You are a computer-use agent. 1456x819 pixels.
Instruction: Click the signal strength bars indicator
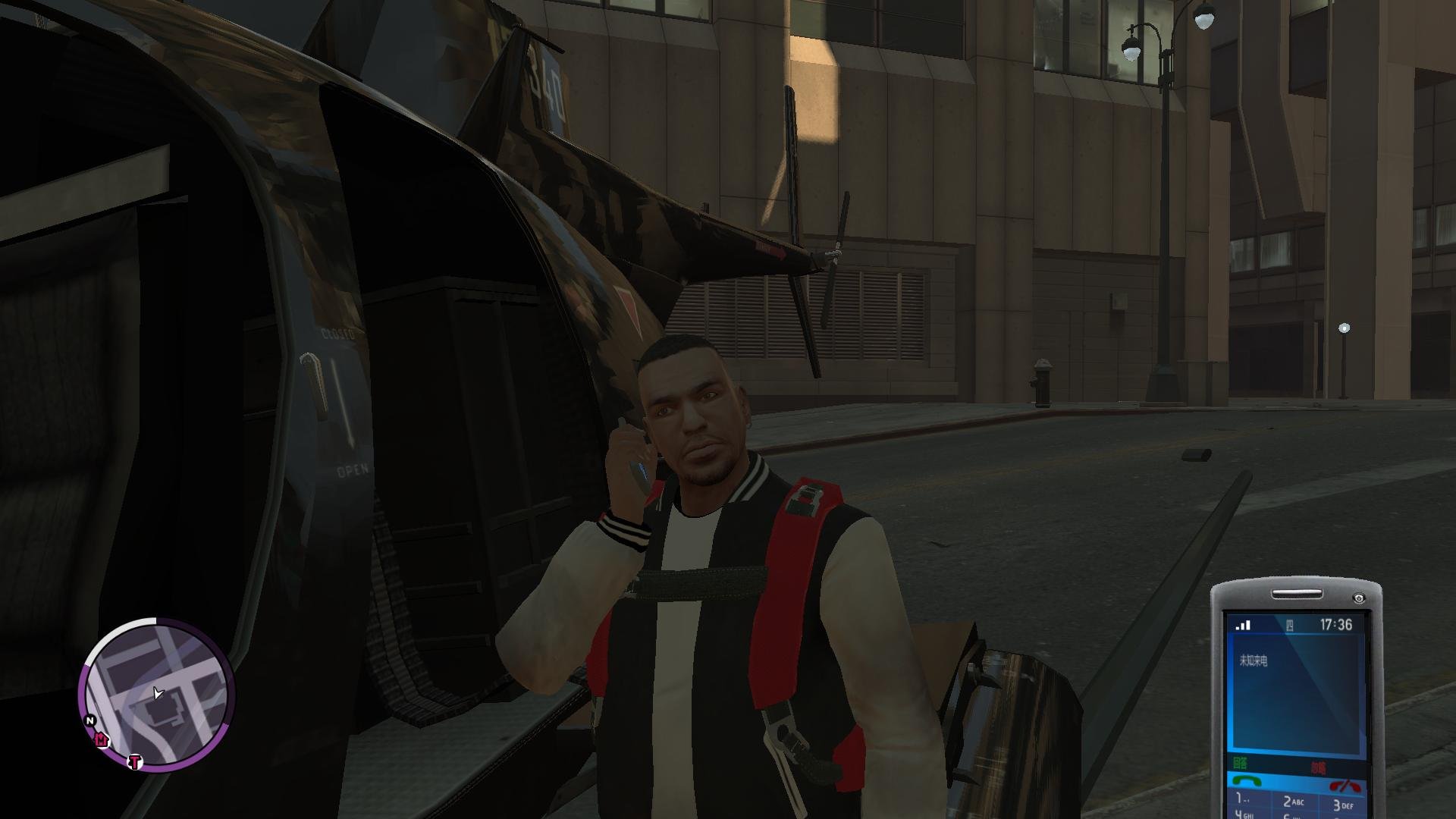pos(1243,625)
